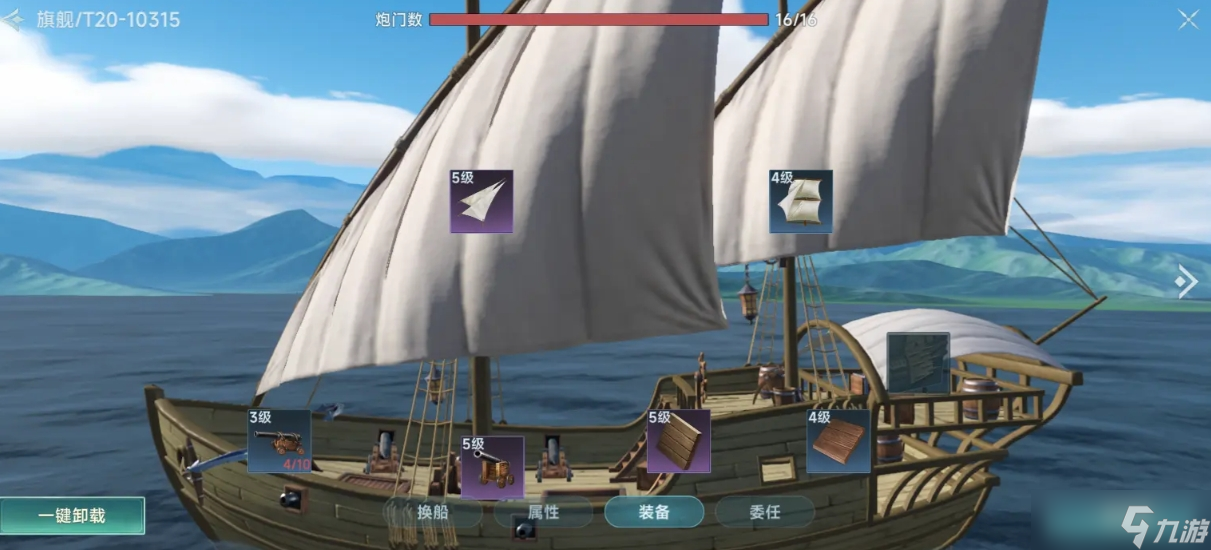
Task: Select the level 4 square sail slot
Action: 801,201
